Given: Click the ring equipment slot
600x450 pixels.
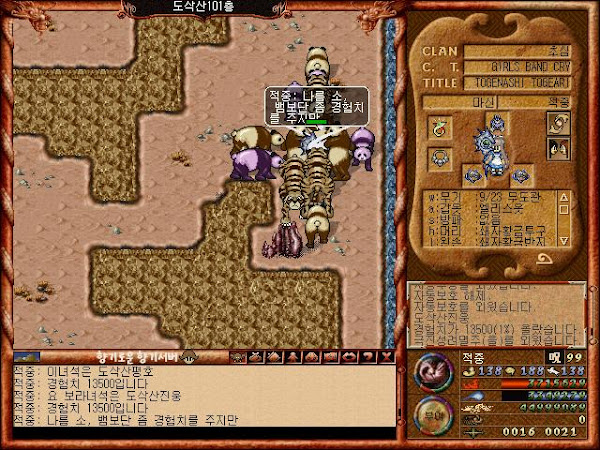Looking at the screenshot, I should point(439,126).
